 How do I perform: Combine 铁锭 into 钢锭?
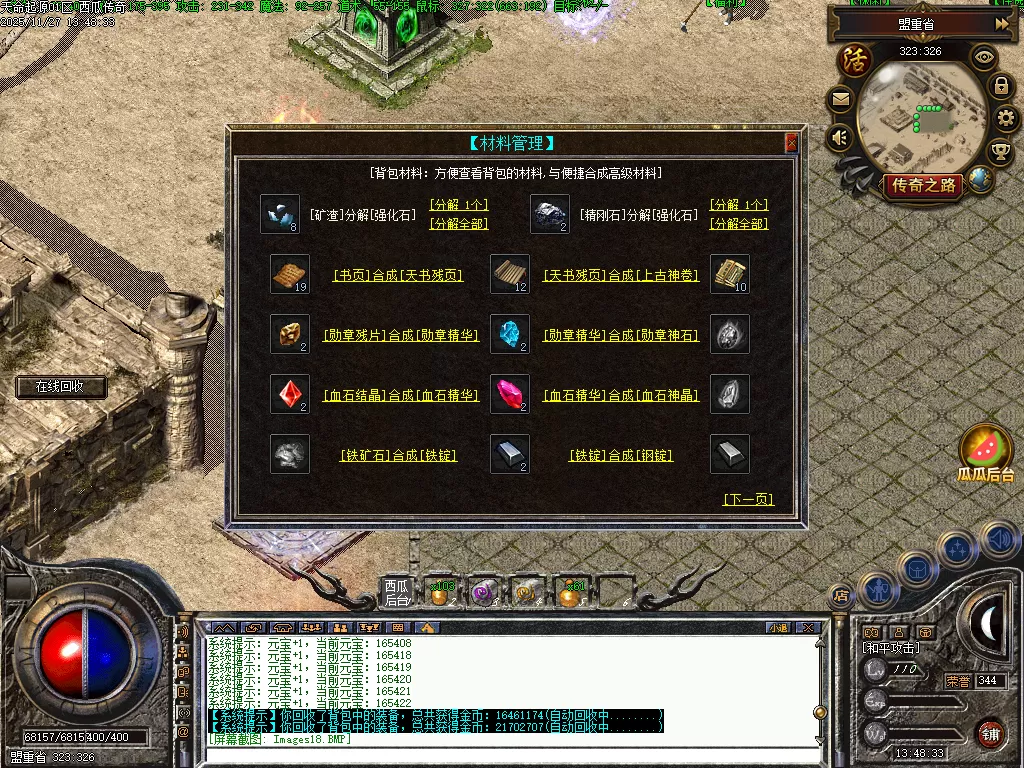621,456
